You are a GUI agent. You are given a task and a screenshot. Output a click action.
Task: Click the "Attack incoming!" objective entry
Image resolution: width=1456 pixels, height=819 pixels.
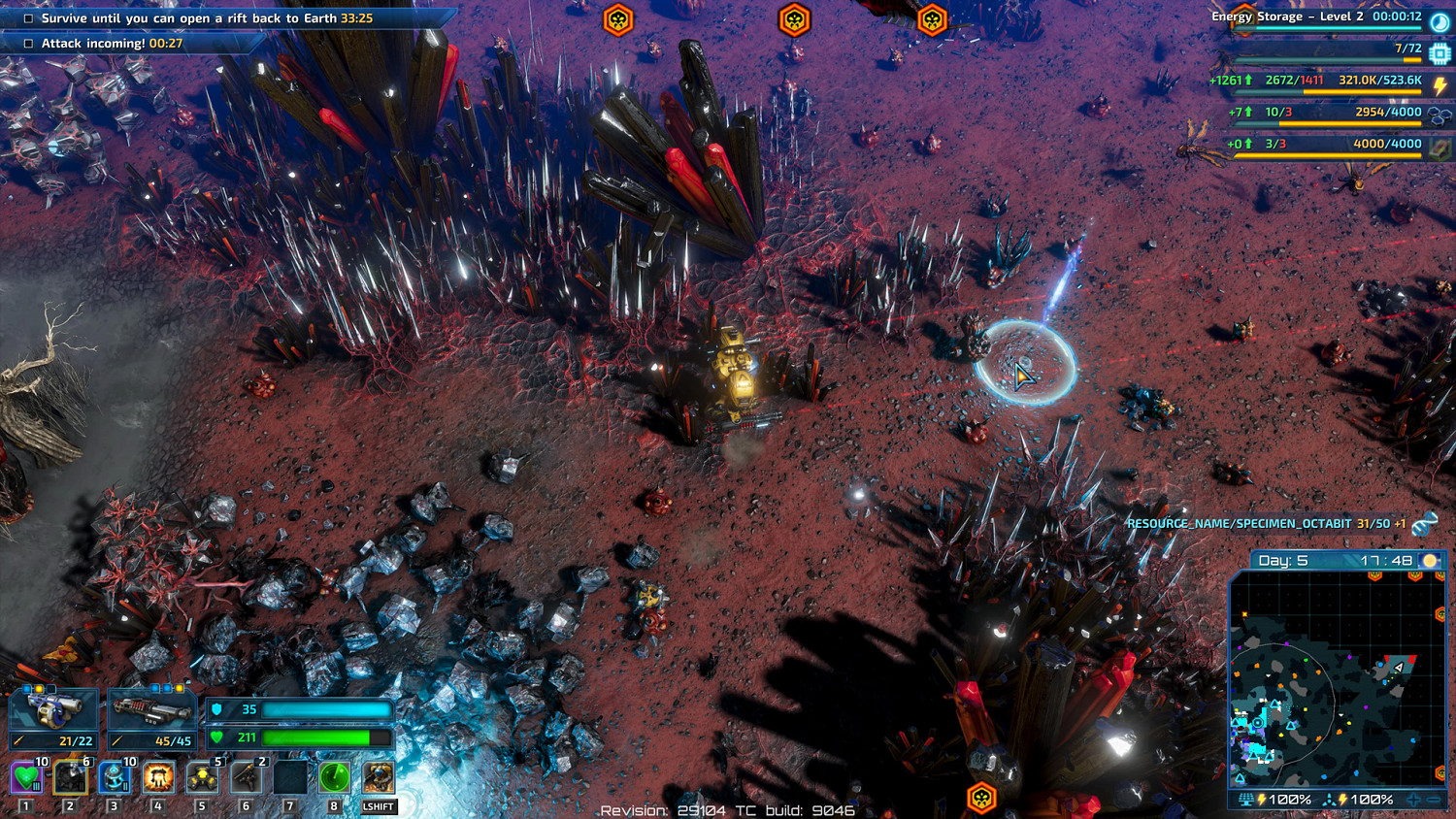point(112,44)
